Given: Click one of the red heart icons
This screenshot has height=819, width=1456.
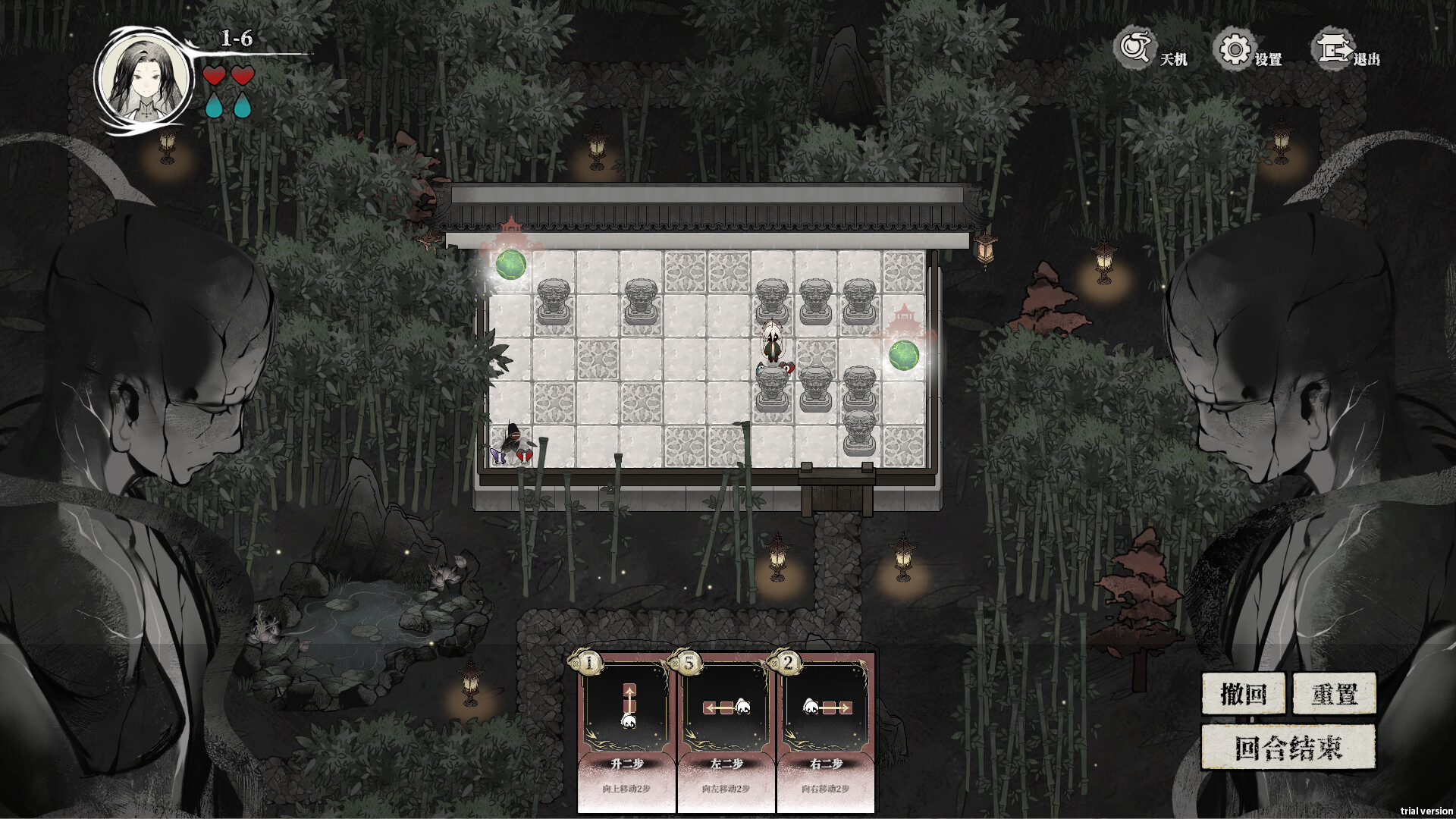Looking at the screenshot, I should 215,76.
